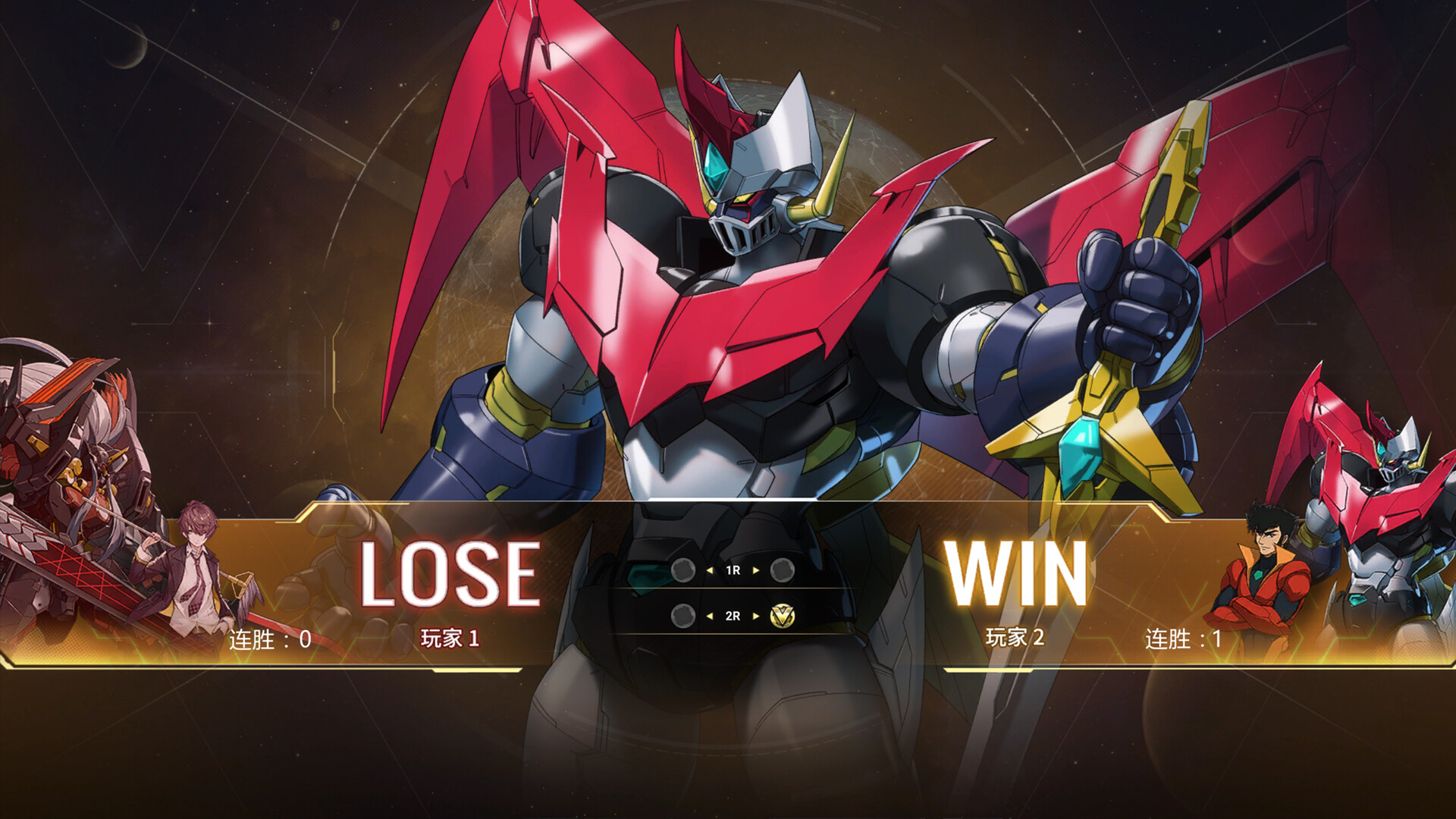
Task: Click the right arrow beside the 2R label
Action: coord(755,617)
